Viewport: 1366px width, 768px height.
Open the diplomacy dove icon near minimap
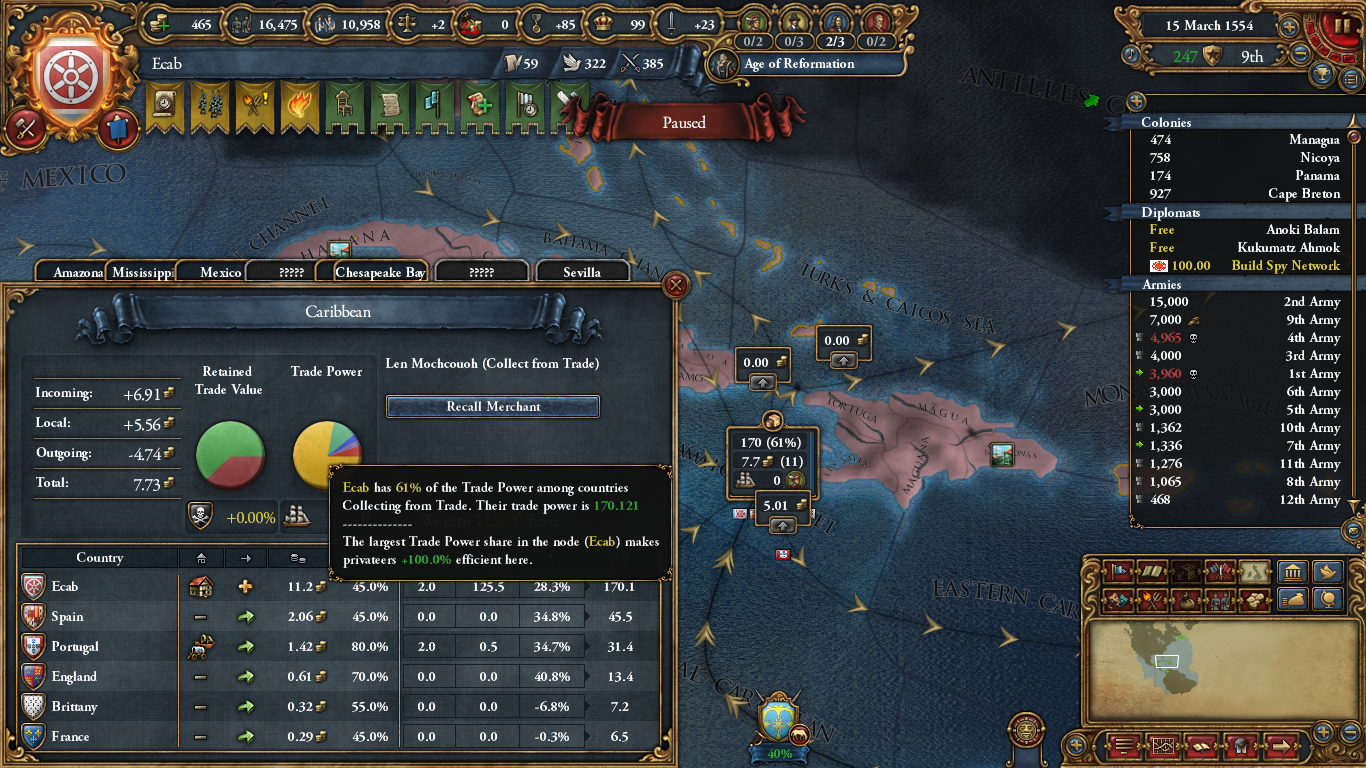pos(1329,572)
